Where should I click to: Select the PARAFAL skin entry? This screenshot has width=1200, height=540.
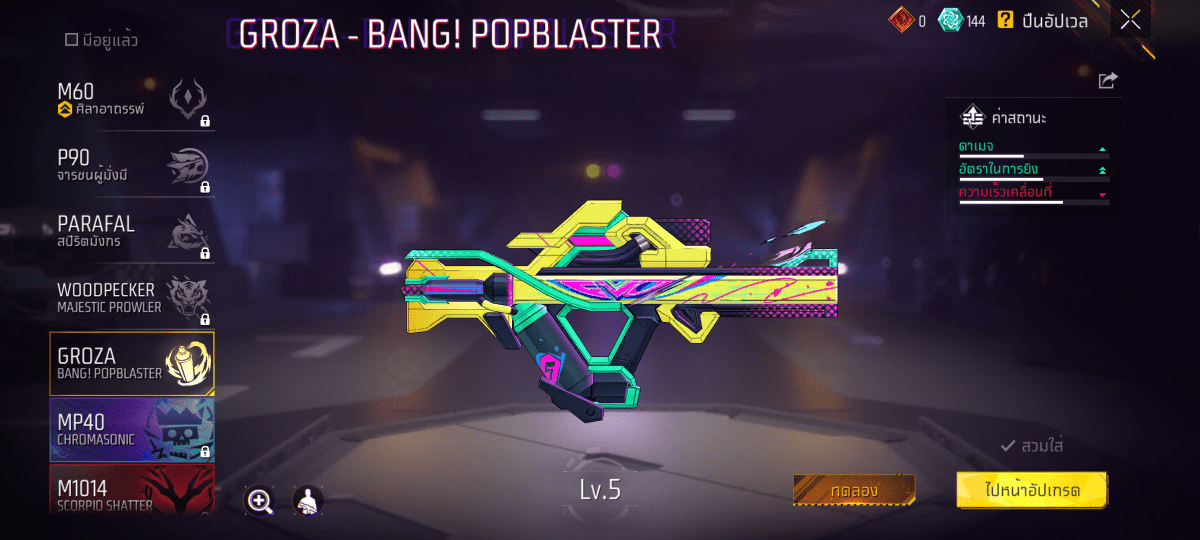click(132, 232)
